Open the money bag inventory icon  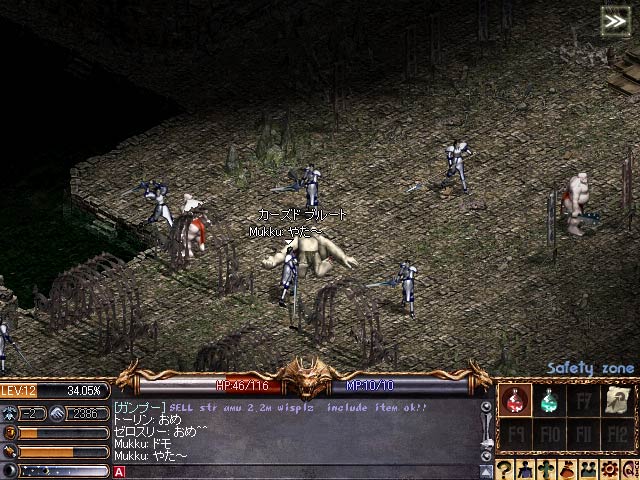point(566,470)
